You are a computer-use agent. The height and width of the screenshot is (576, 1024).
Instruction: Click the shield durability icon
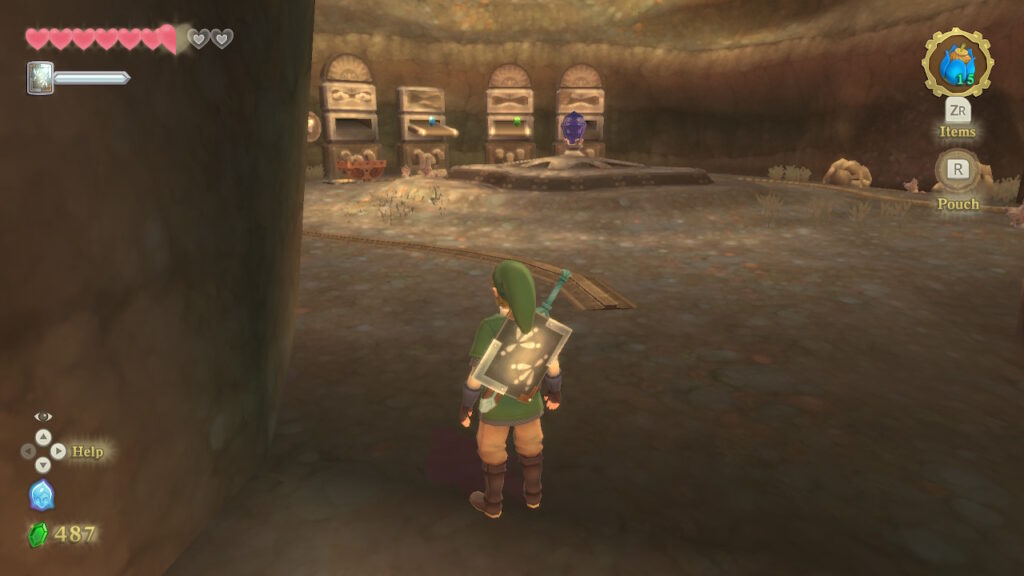pos(40,77)
